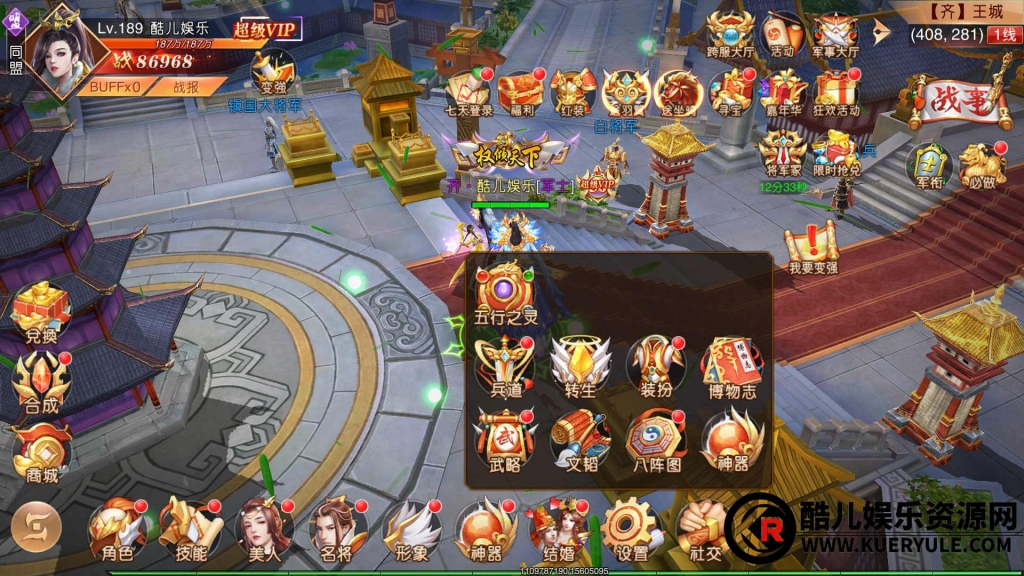Viewport: 1024px width, 576px height.
Task: Open the 兑换 exchange gift icon
Action: [39, 311]
